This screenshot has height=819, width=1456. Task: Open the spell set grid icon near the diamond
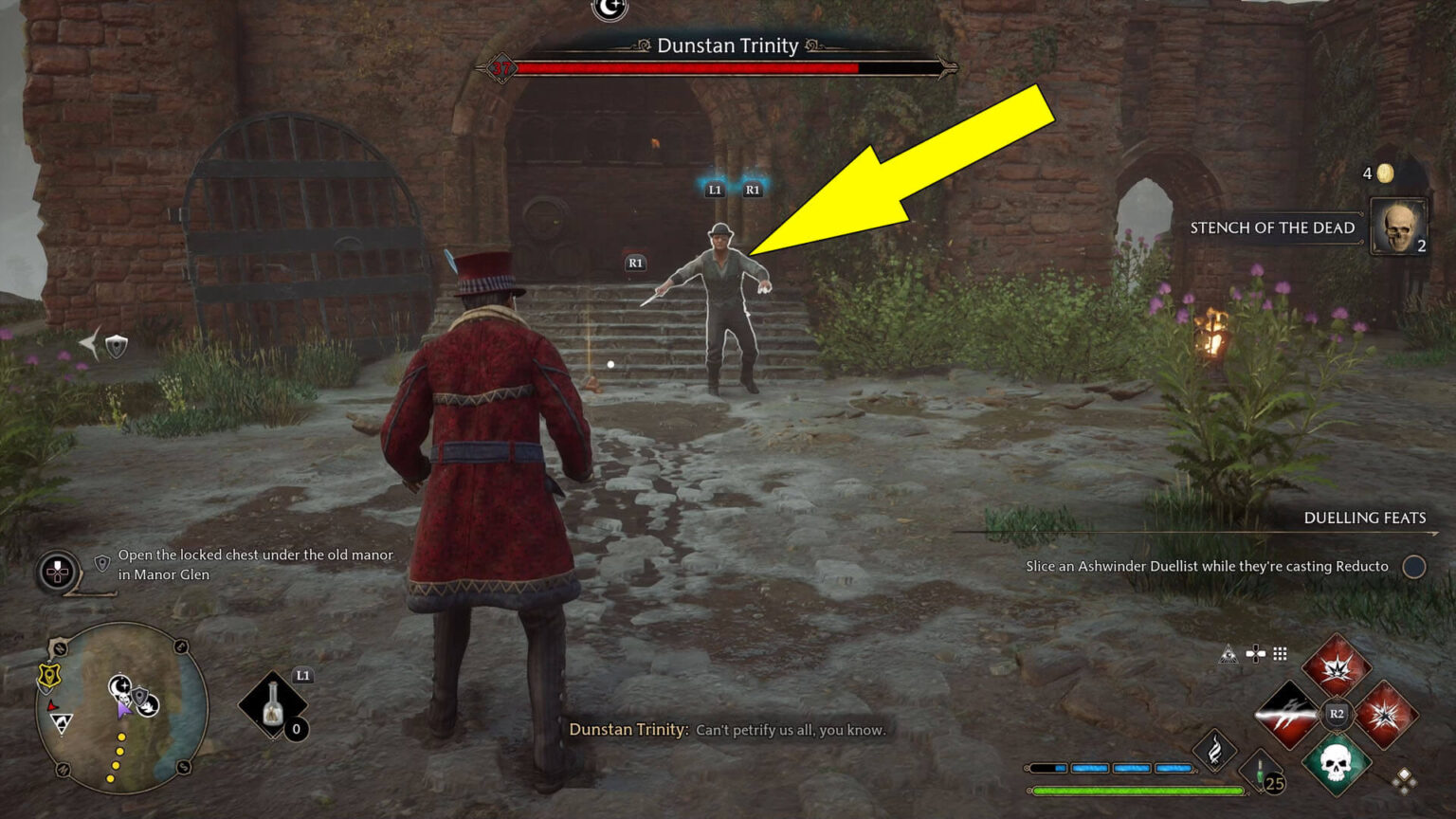pos(1282,654)
